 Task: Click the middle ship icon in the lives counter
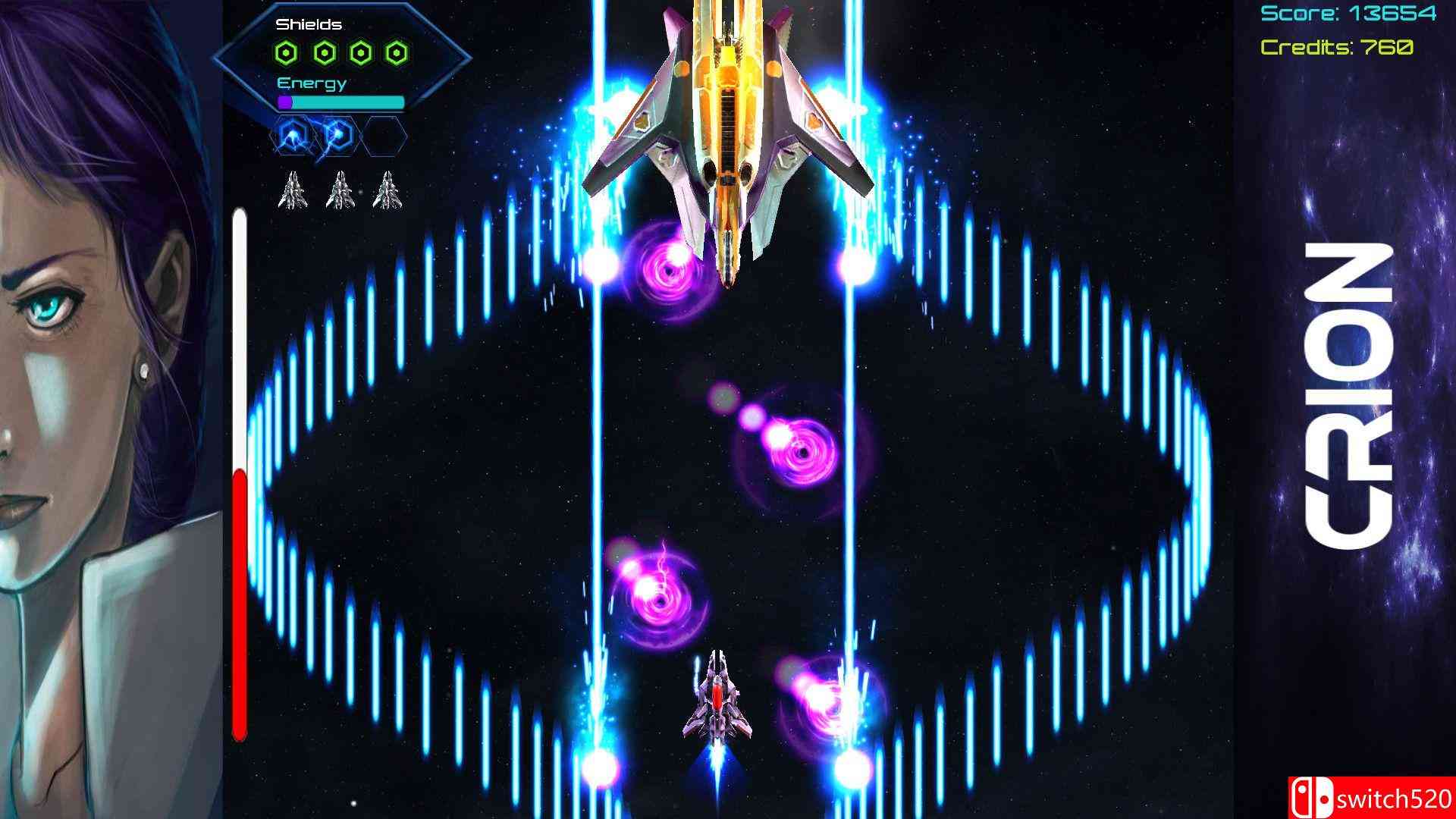(342, 191)
